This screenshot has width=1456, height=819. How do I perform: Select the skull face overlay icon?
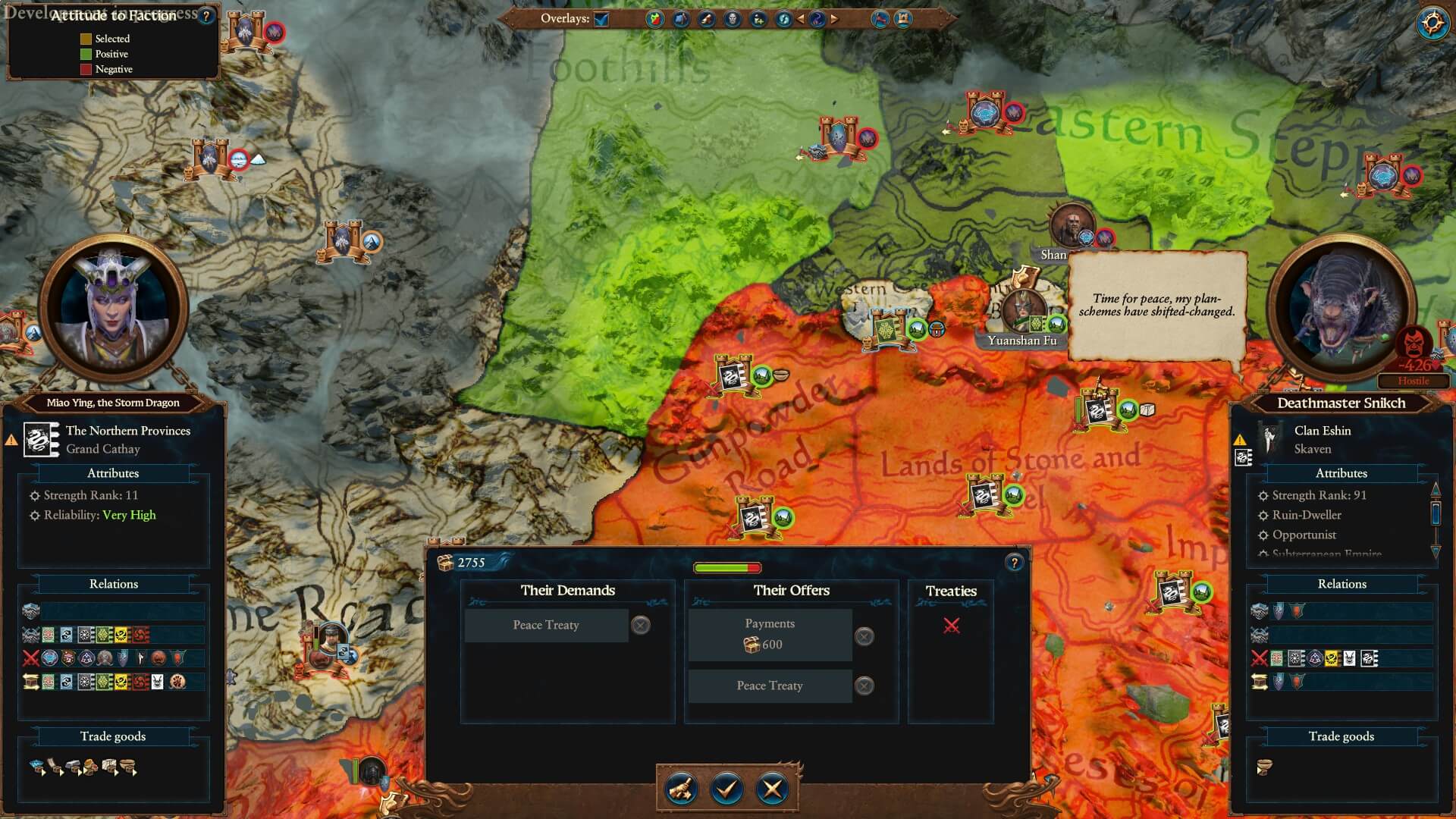click(733, 19)
